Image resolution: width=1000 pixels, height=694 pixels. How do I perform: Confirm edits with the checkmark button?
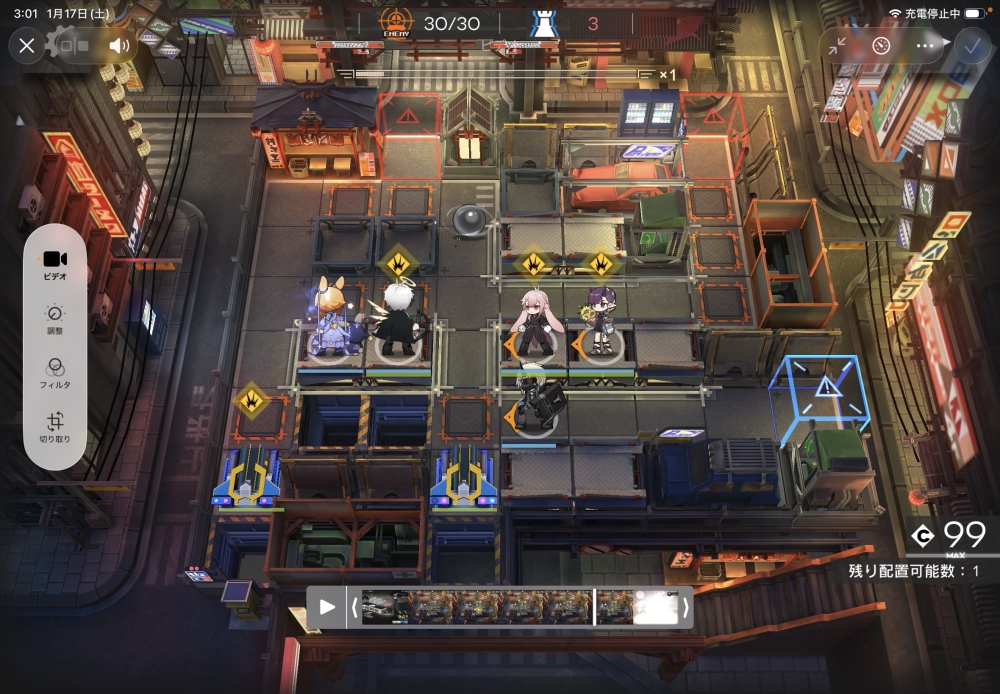(x=969, y=45)
